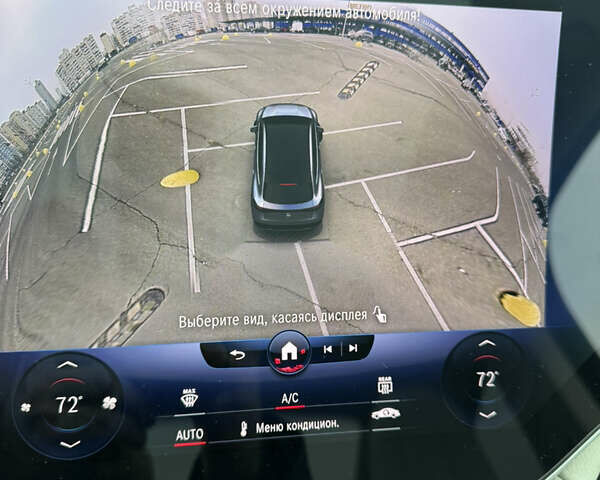Skip to the previous track
The width and height of the screenshot is (600, 480).
pos(327,349)
